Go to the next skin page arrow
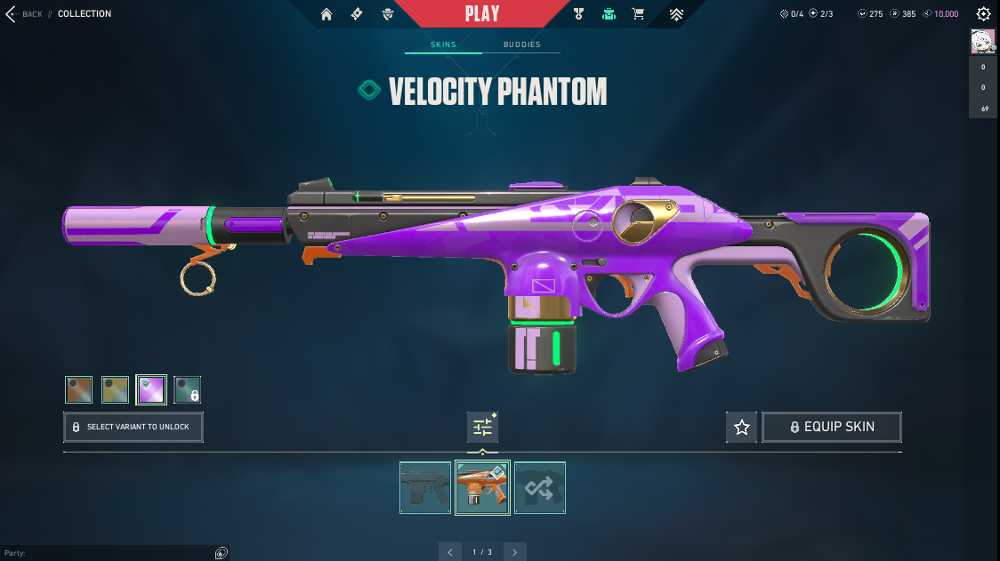Image resolution: width=1000 pixels, height=561 pixels. (514, 552)
